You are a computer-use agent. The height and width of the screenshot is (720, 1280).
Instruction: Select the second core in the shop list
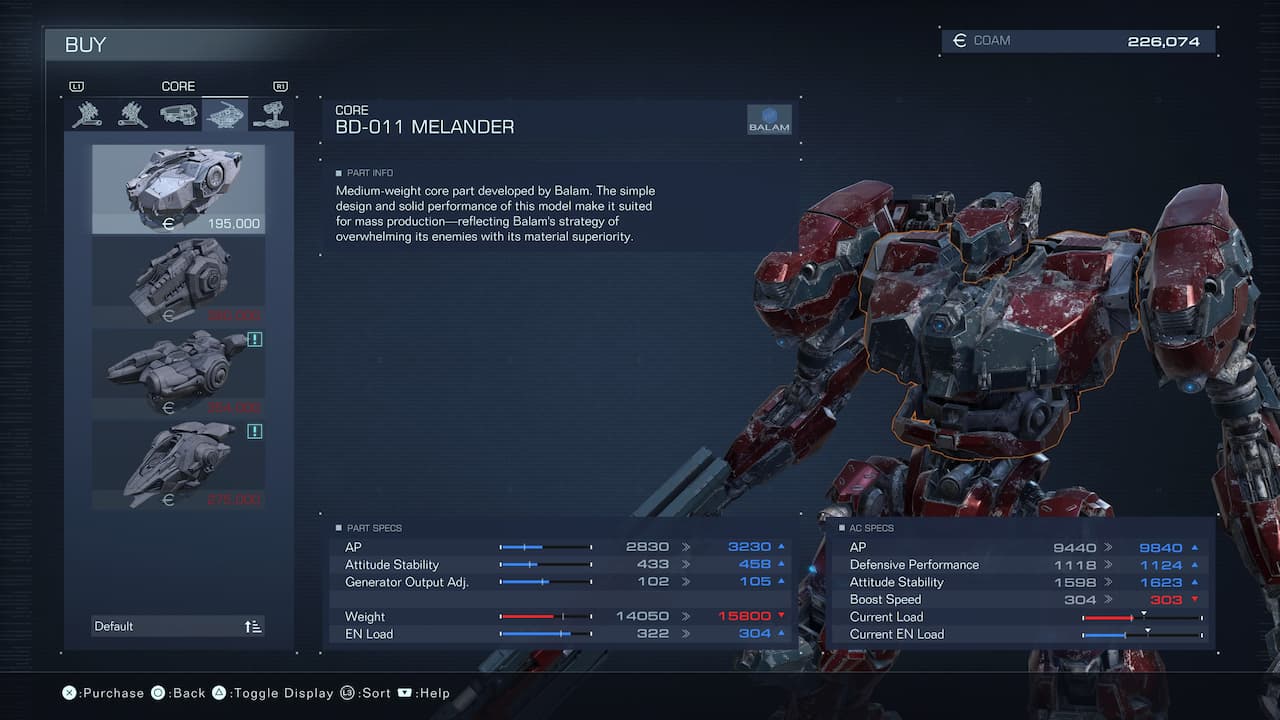tap(178, 280)
